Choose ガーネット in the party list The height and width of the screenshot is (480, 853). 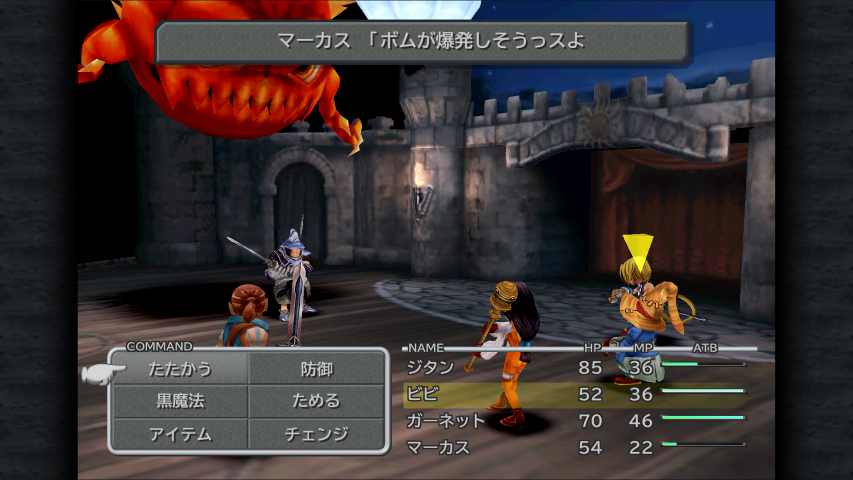tap(446, 421)
